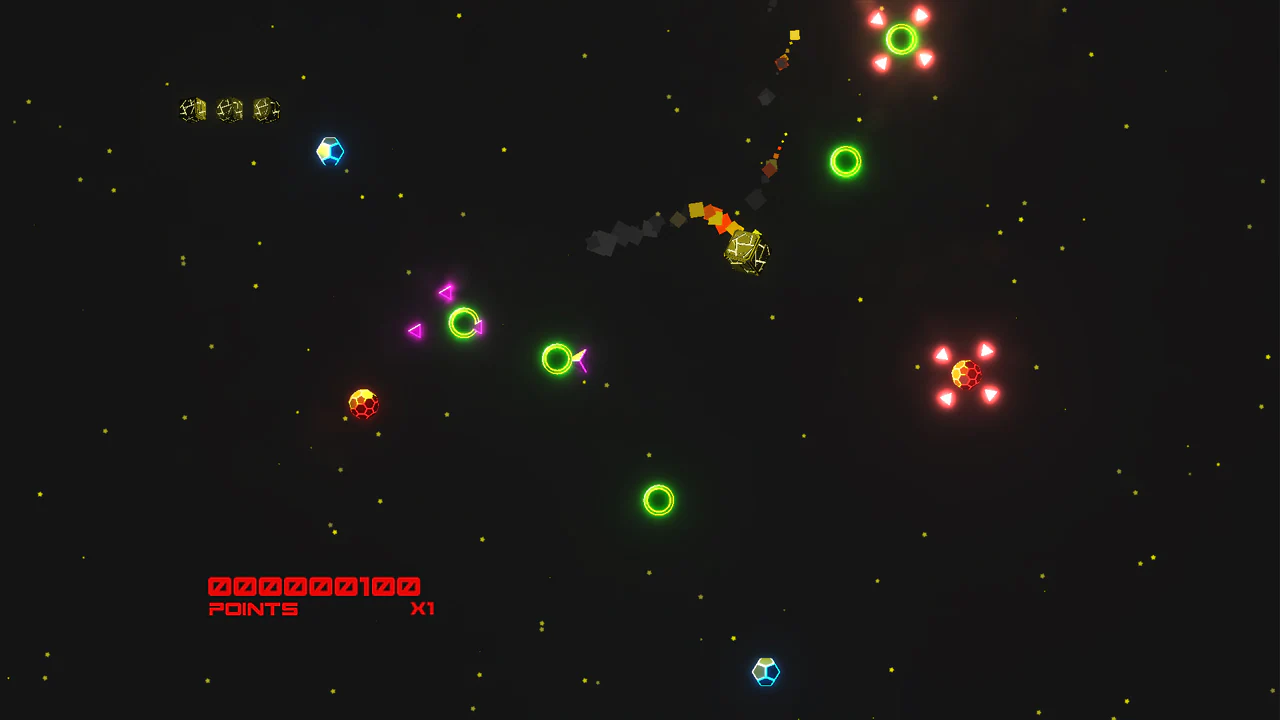The height and width of the screenshot is (720, 1280).
Task: Select the blue dodecahedron pickup at the bottom
Action: pos(765,672)
